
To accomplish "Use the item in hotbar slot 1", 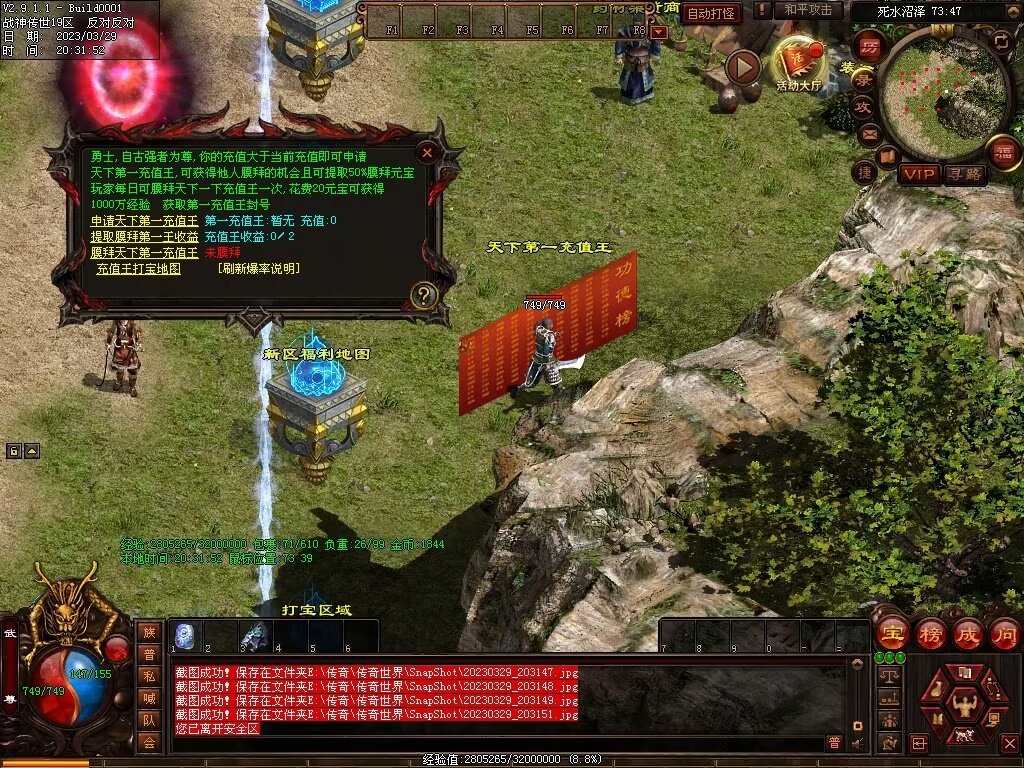I will (185, 636).
